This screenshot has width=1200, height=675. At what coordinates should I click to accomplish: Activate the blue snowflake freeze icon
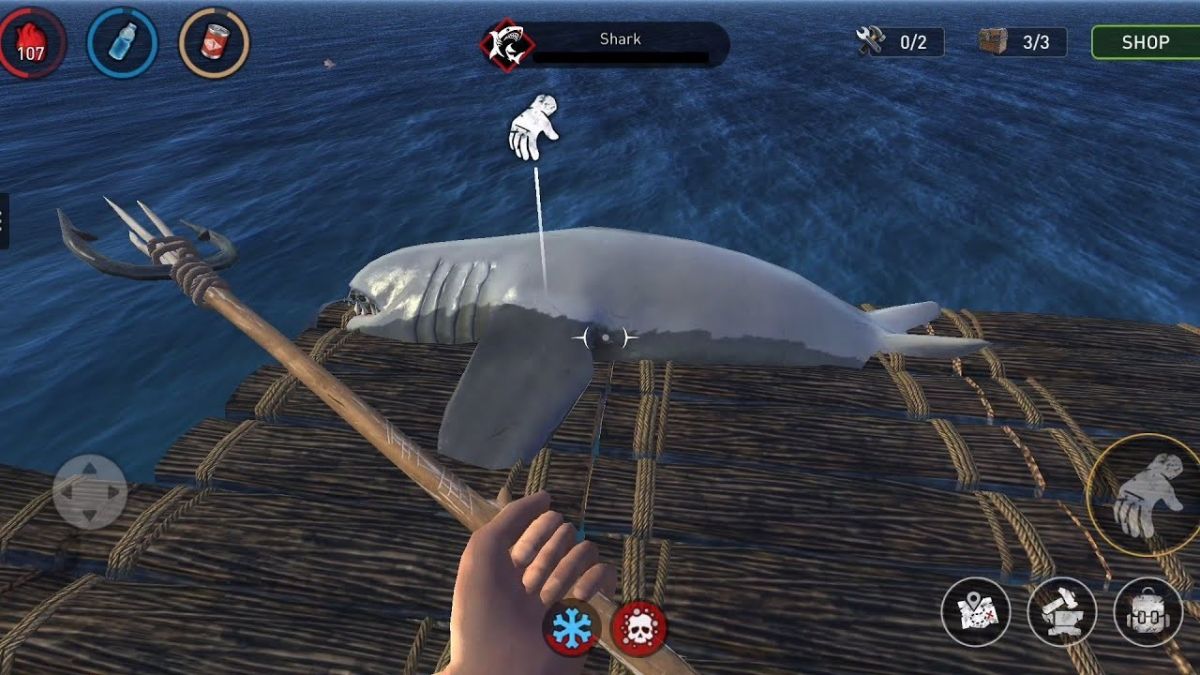pos(572,629)
